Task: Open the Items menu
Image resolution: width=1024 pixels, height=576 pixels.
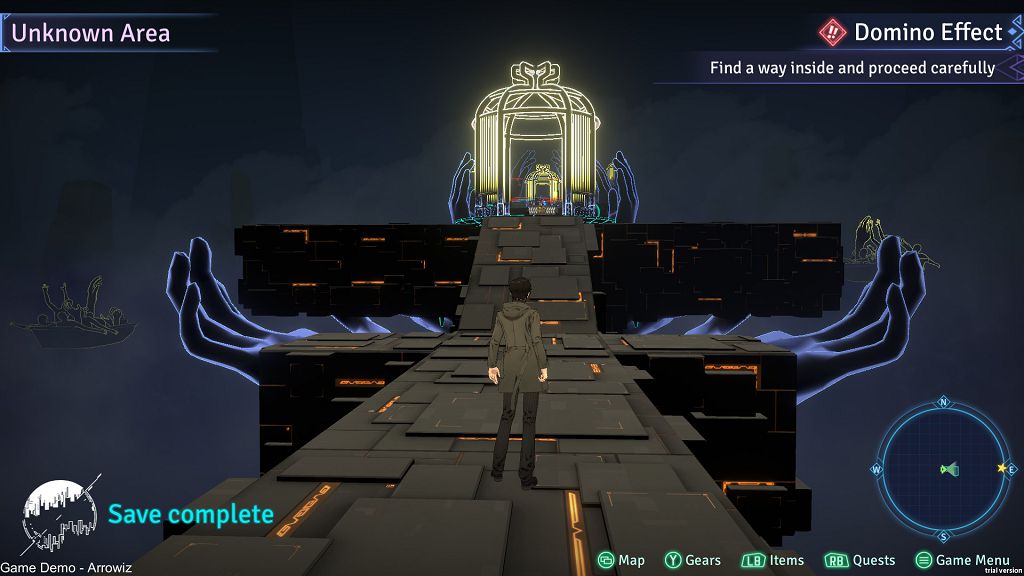Action: point(773,560)
